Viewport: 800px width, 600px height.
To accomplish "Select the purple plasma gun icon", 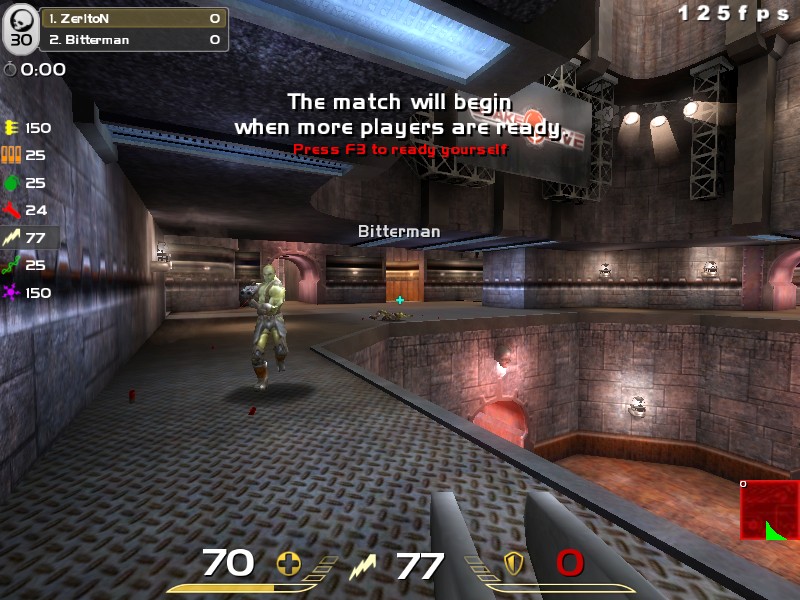I will point(12,293).
